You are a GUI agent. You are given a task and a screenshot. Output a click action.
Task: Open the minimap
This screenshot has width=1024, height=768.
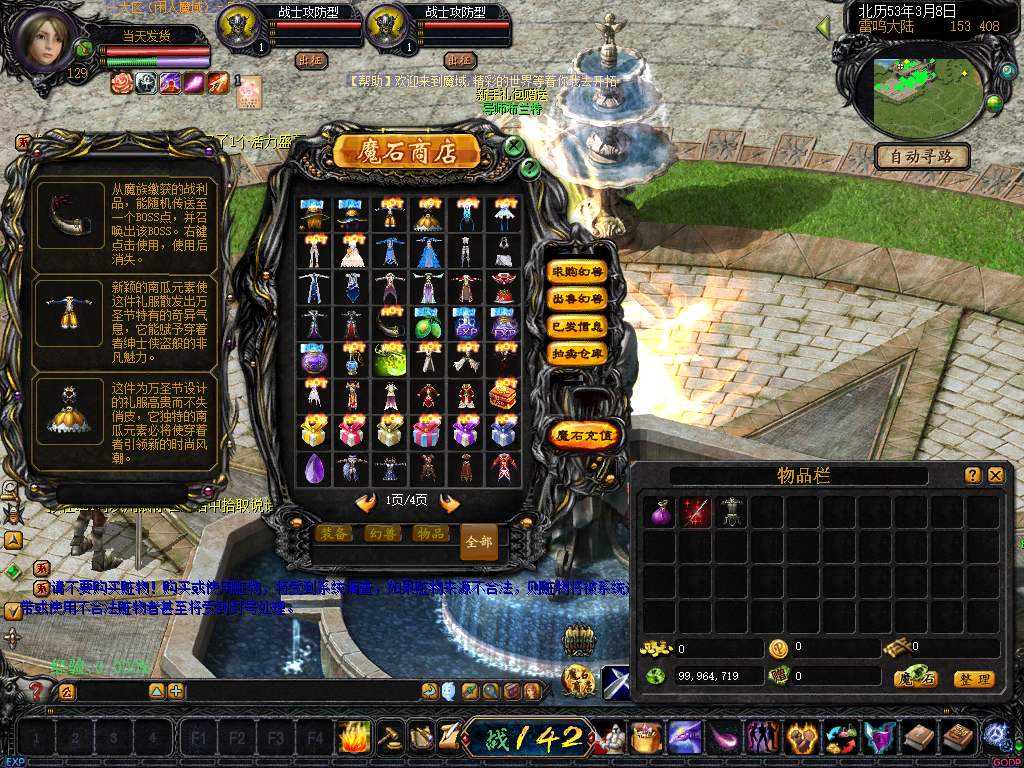pos(918,95)
